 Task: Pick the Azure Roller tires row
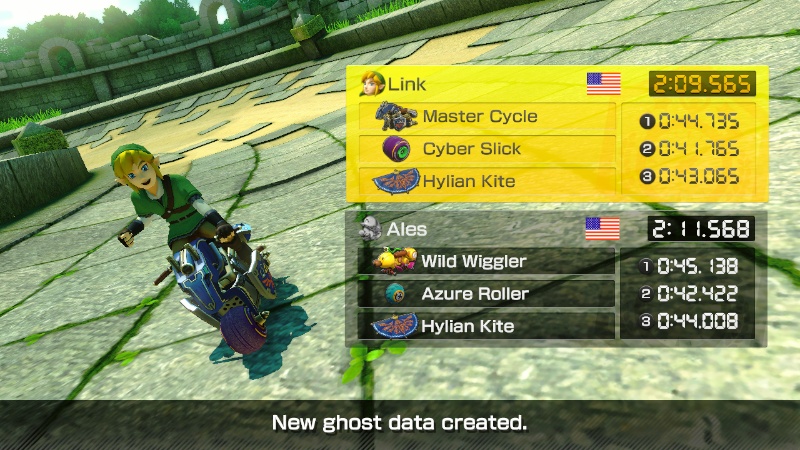pyautogui.click(x=487, y=293)
